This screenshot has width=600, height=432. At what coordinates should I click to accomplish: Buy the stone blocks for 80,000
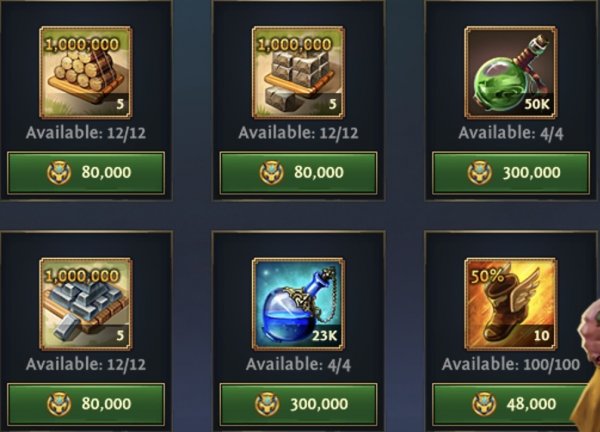(298, 173)
